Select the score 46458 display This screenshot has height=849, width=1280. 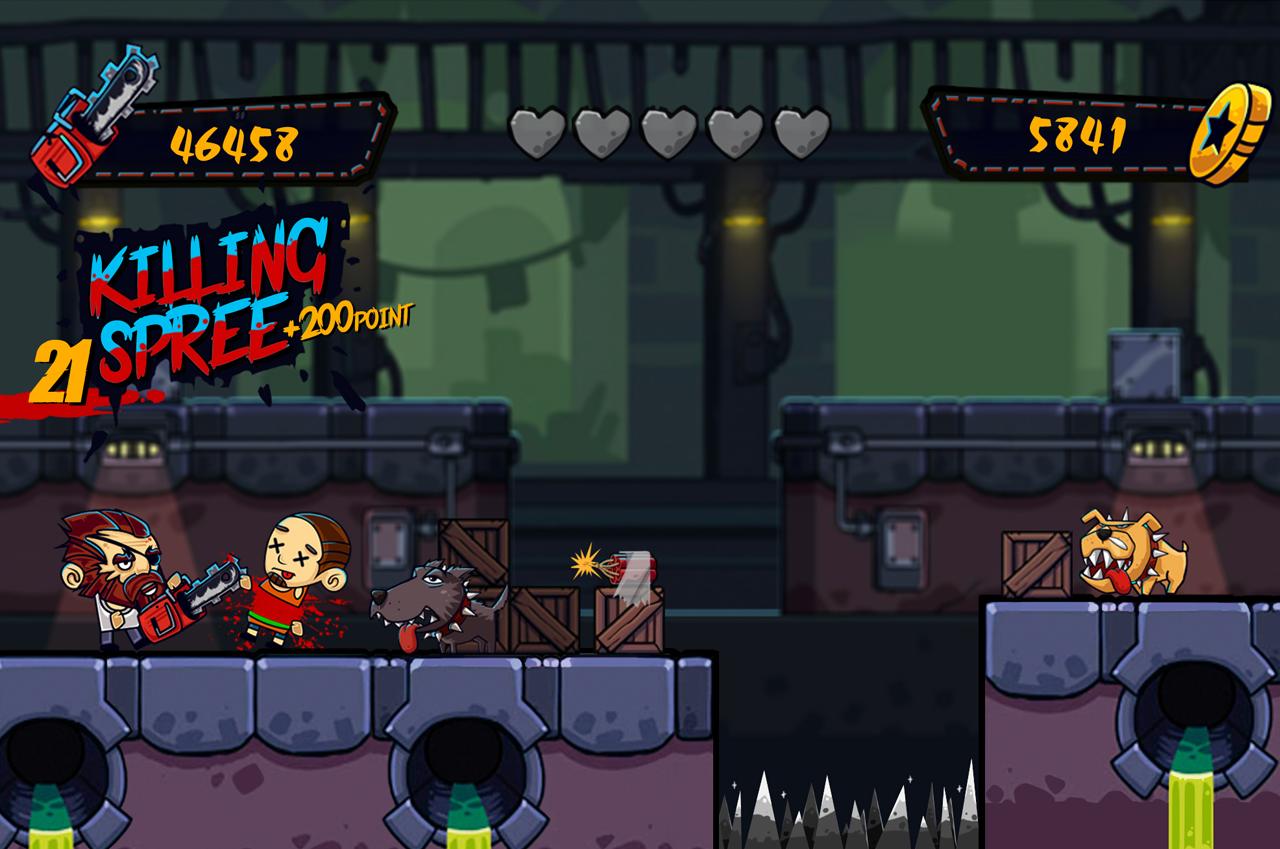(x=237, y=143)
